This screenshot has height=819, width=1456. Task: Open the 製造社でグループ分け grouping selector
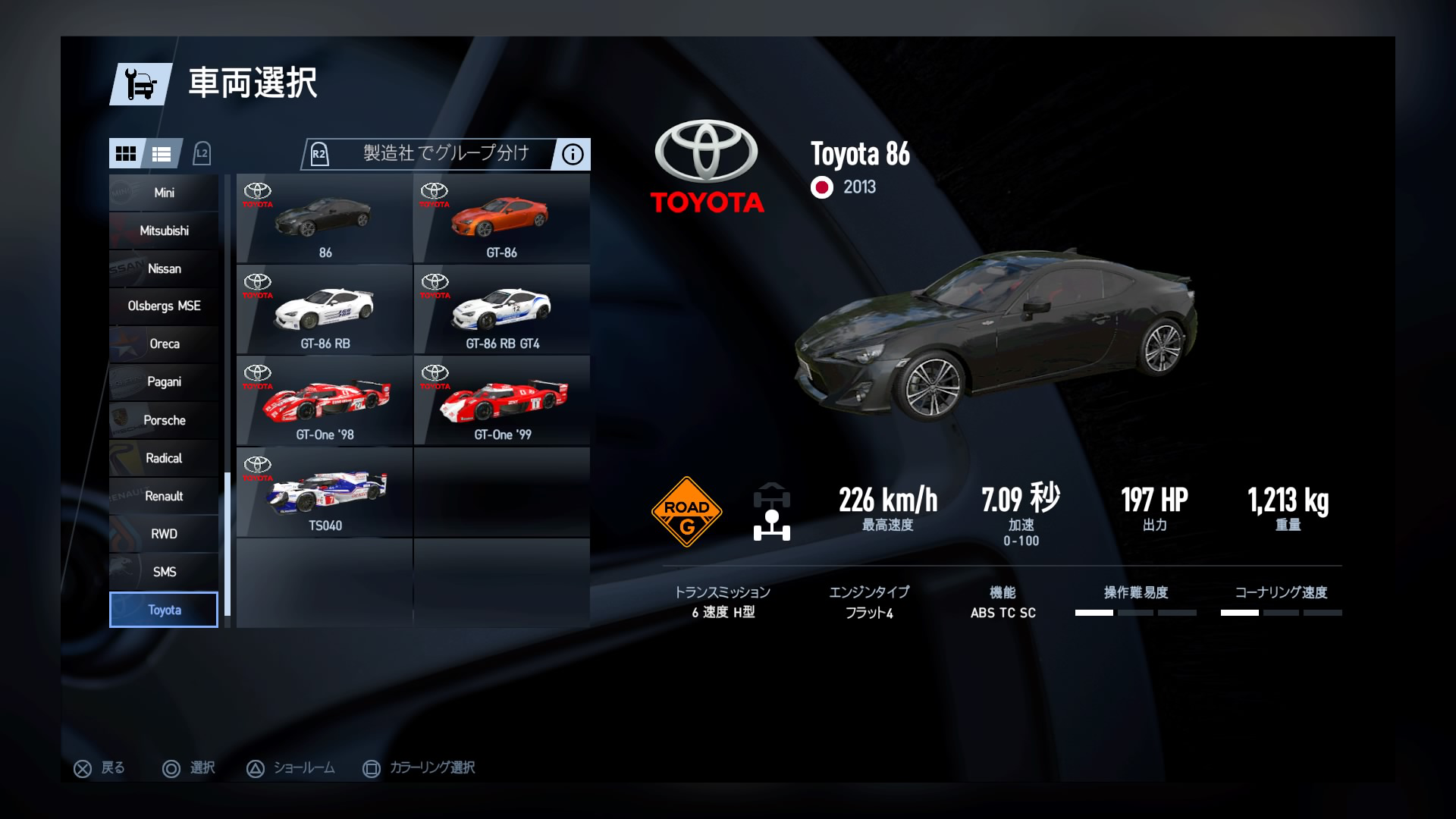coord(440,154)
